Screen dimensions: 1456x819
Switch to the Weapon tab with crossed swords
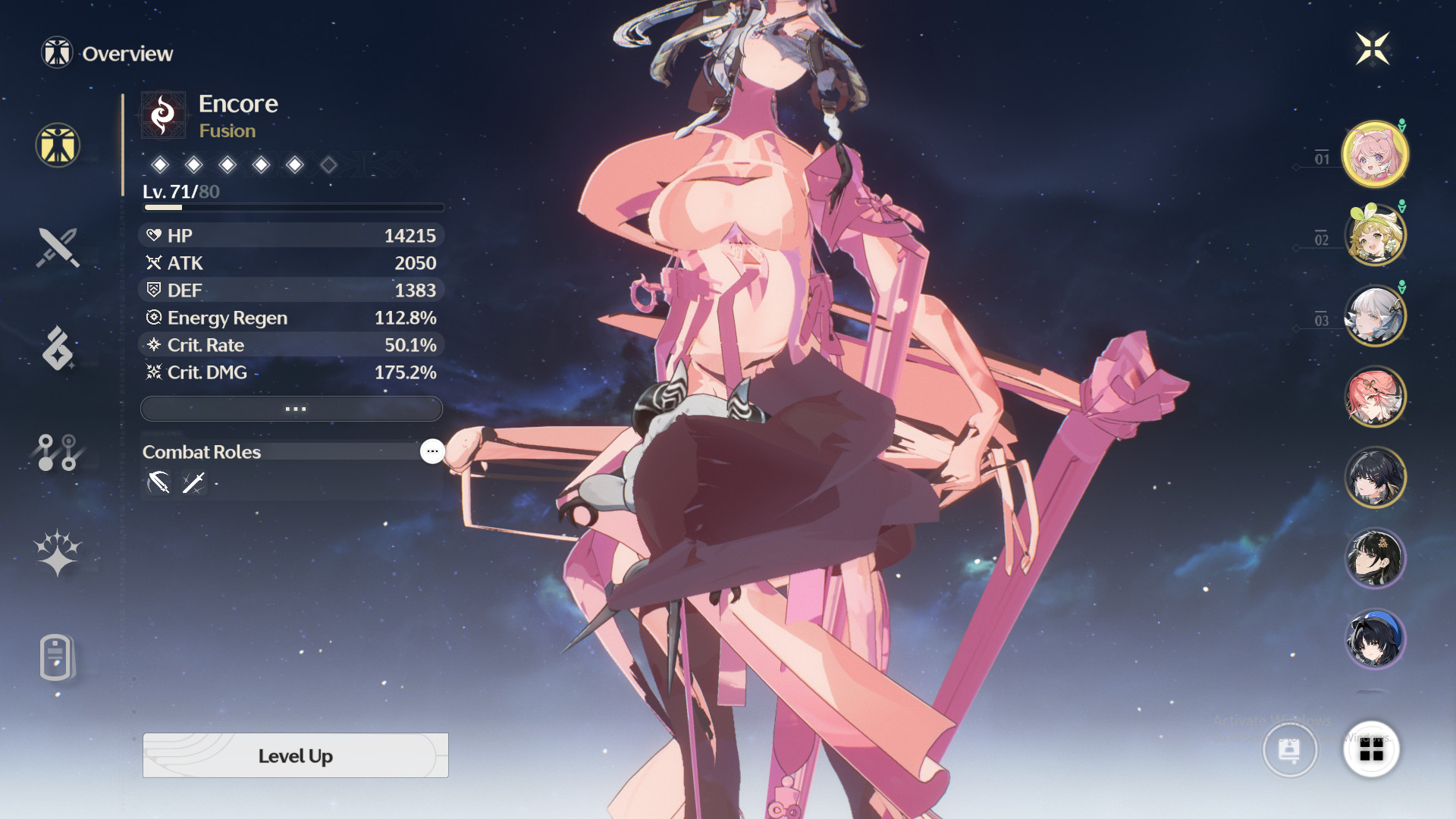click(58, 247)
